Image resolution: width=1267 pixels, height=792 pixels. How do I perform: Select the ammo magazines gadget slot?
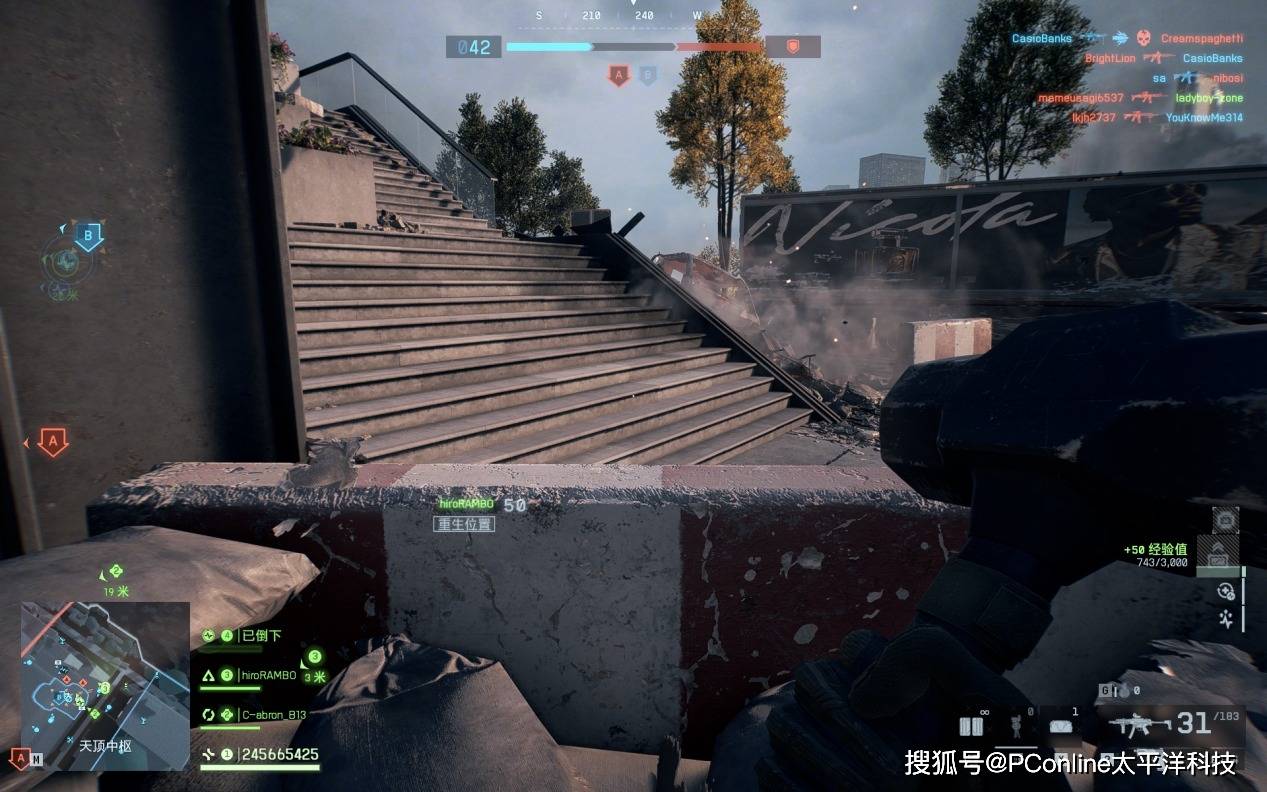tap(971, 726)
